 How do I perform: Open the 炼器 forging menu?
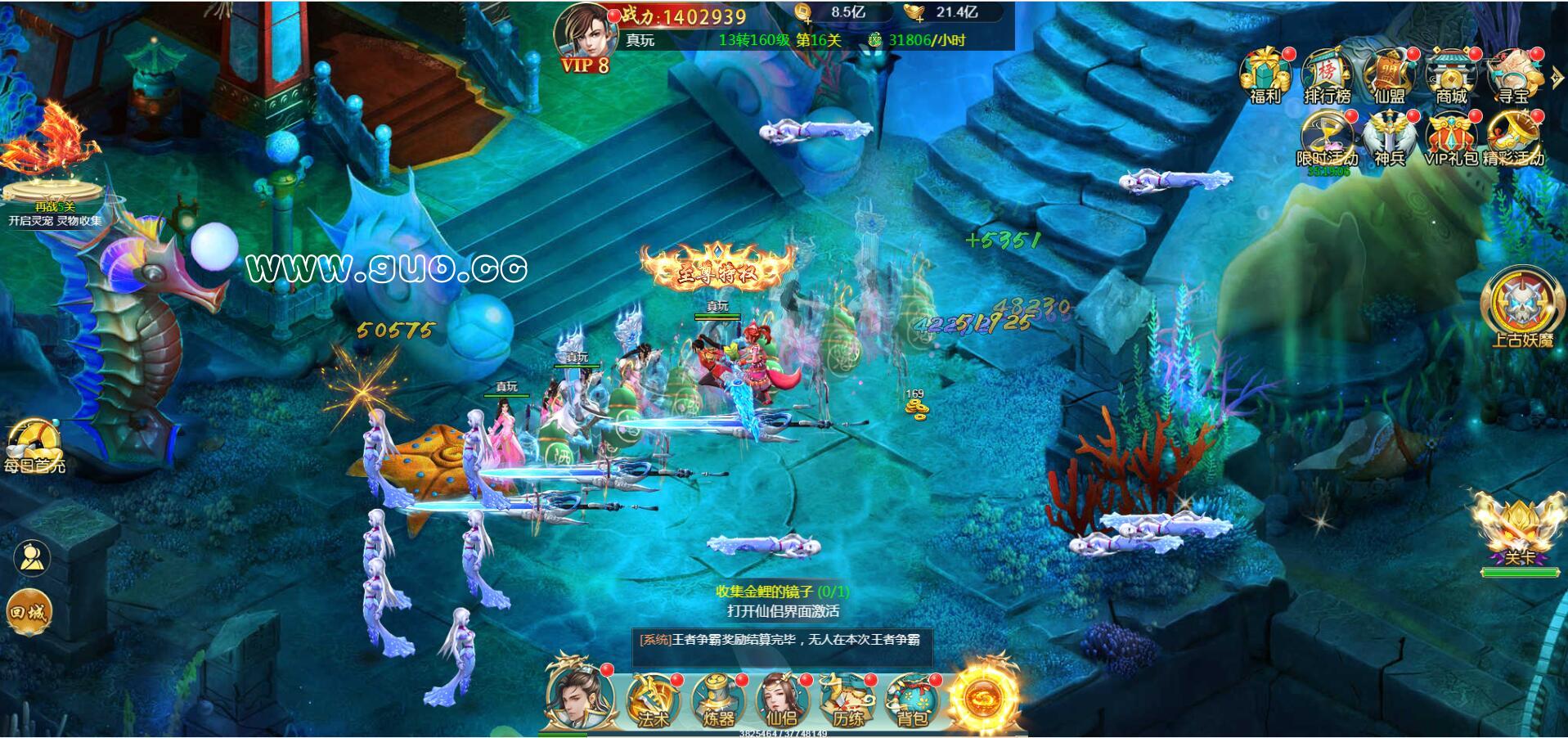(717, 700)
